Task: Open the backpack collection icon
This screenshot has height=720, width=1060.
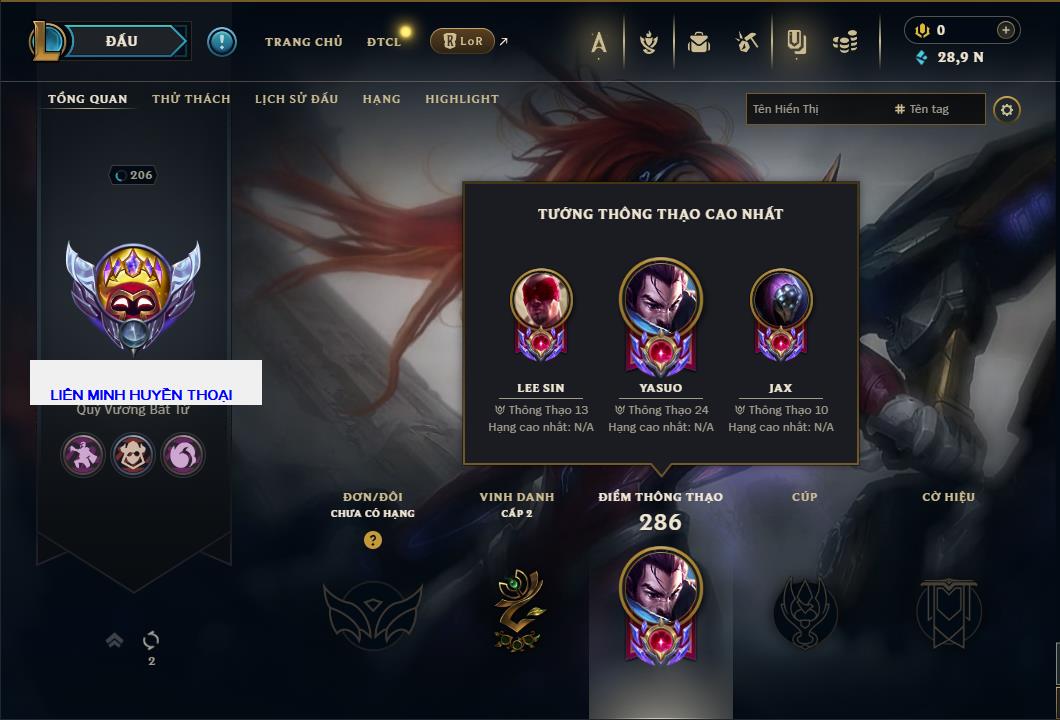Action: pos(698,42)
